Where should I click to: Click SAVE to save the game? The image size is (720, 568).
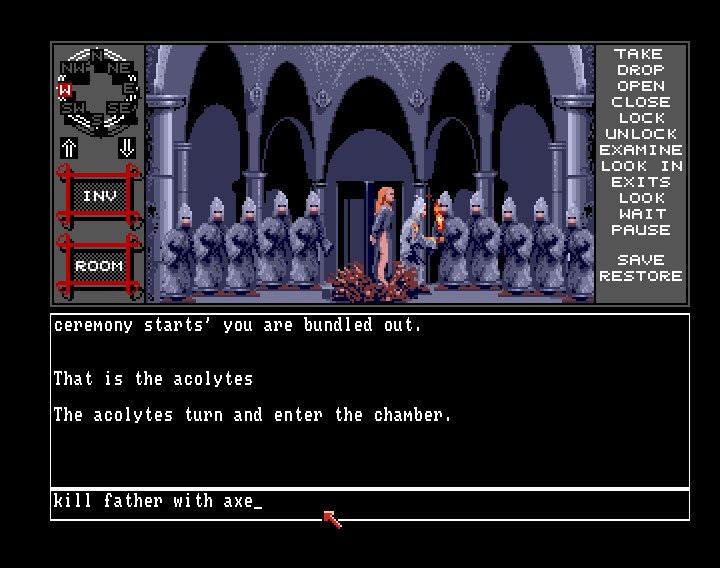(x=640, y=260)
